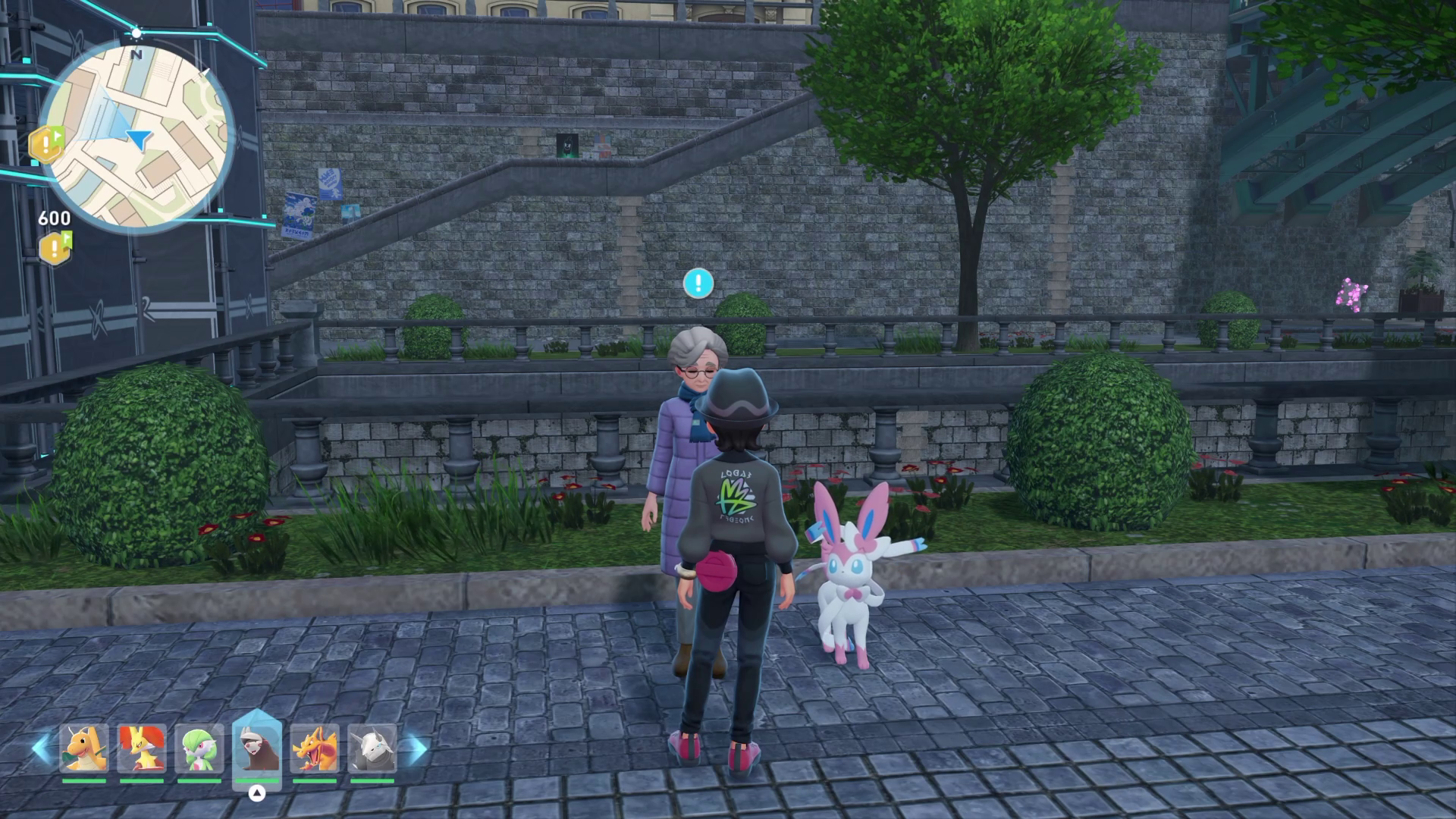The image size is (1456, 819).
Task: Select Dragonite in the party bar
Action: point(83,748)
